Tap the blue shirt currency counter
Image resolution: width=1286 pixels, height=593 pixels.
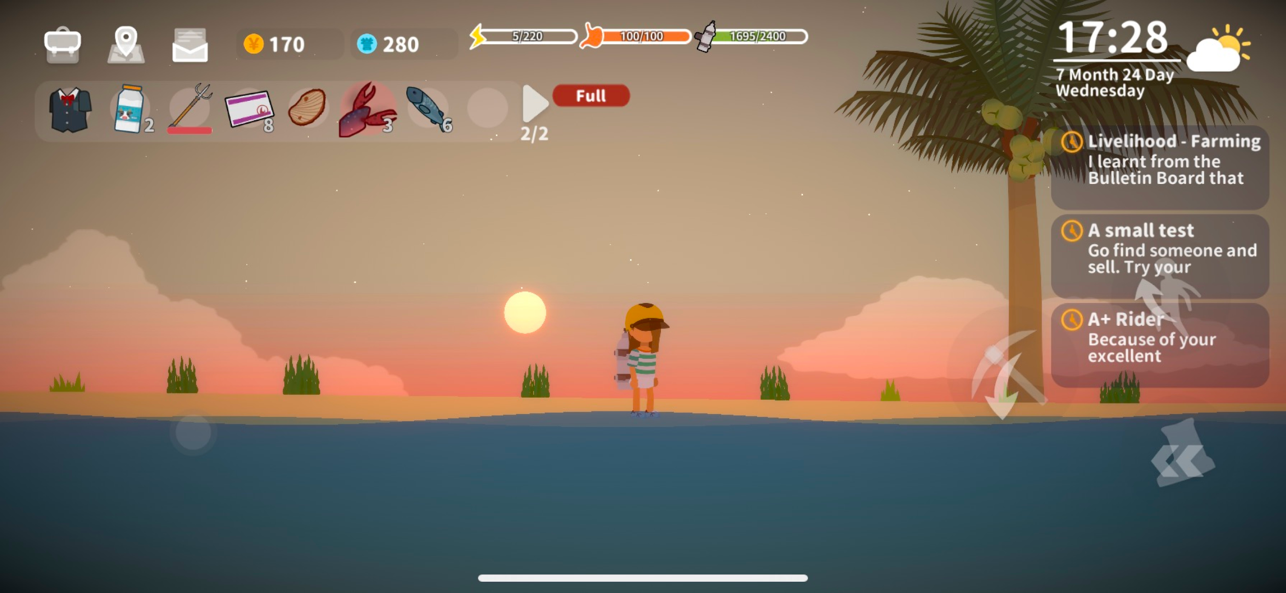[403, 44]
